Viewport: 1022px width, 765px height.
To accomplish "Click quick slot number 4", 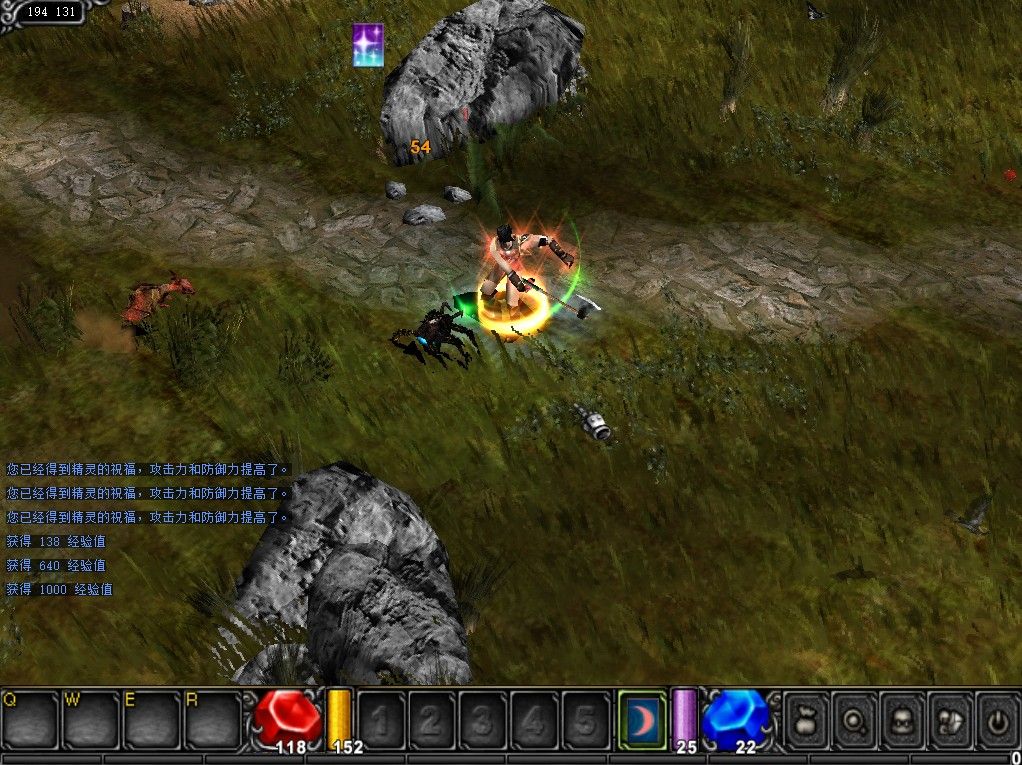I will tap(534, 719).
